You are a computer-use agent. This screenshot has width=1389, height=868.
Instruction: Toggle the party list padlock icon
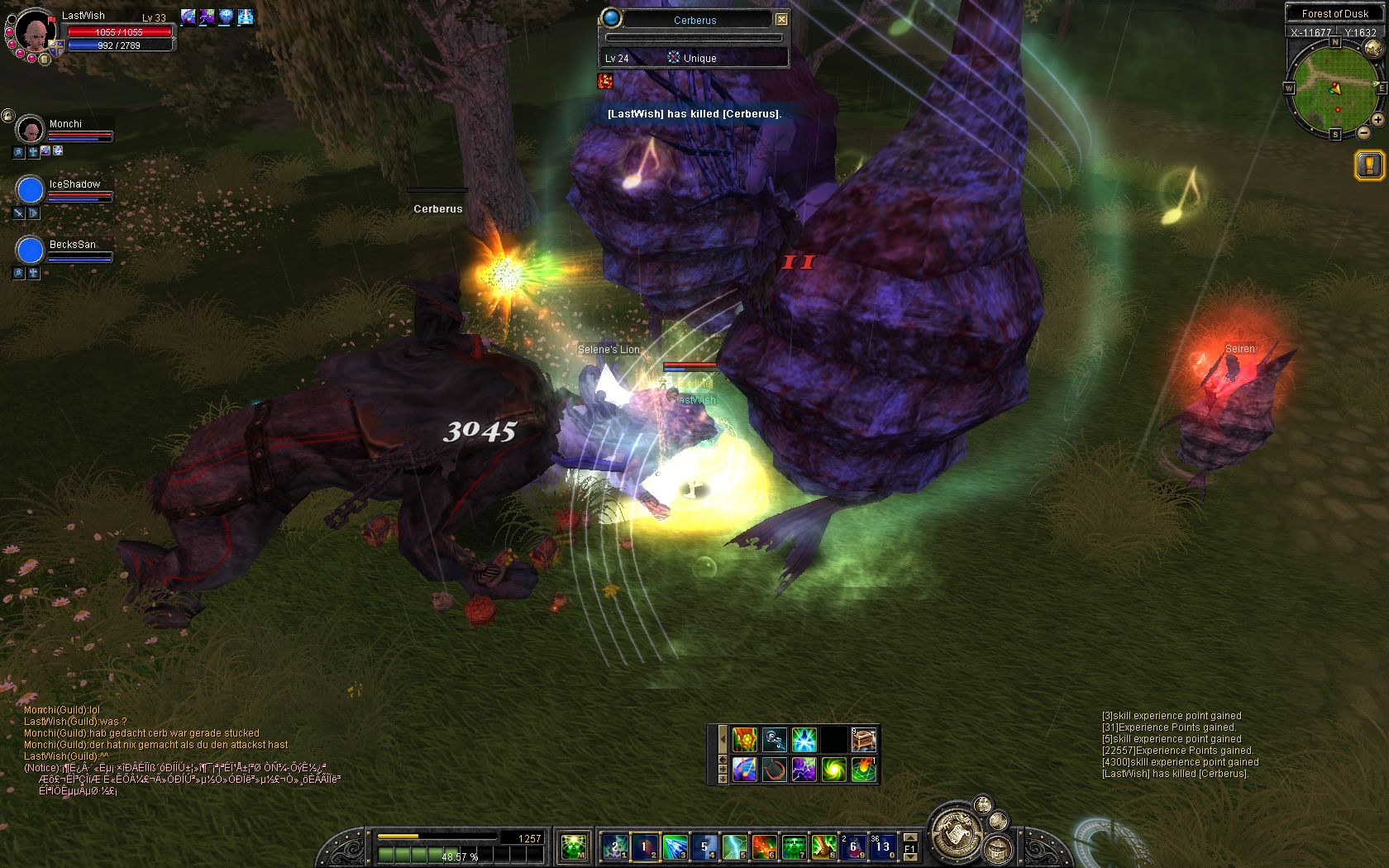pyautogui.click(x=7, y=116)
